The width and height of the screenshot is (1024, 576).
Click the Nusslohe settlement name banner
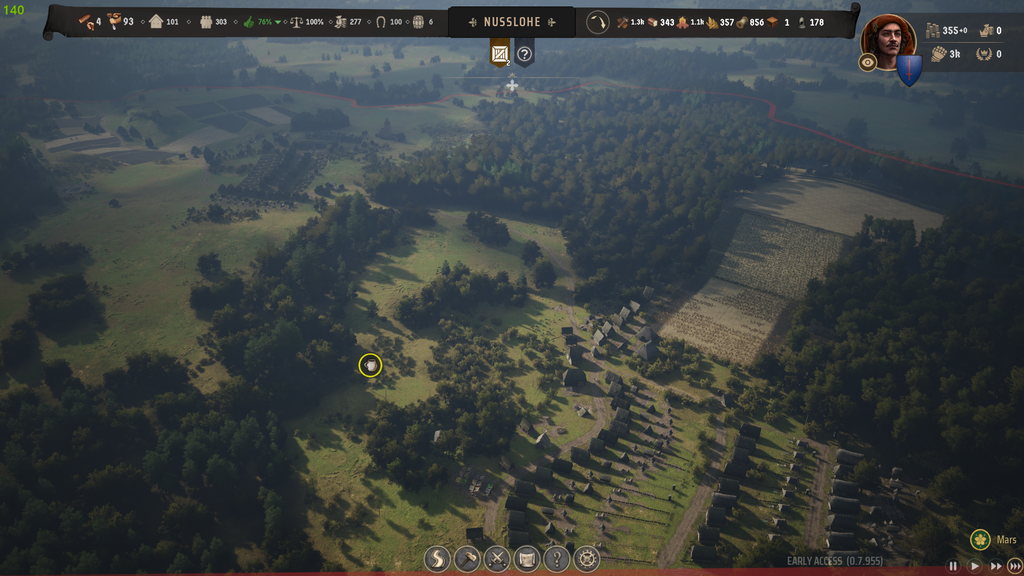click(x=512, y=22)
